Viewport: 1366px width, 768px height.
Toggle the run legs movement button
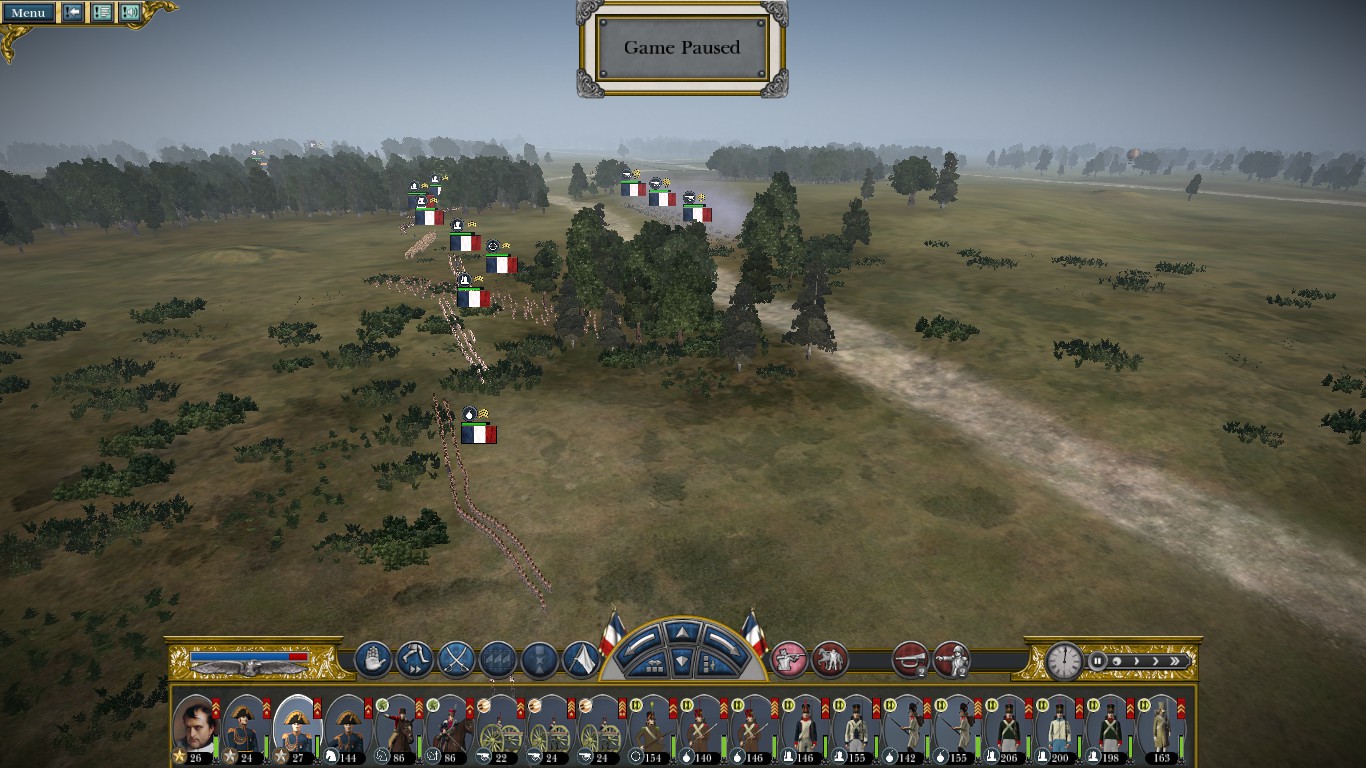[x=415, y=660]
